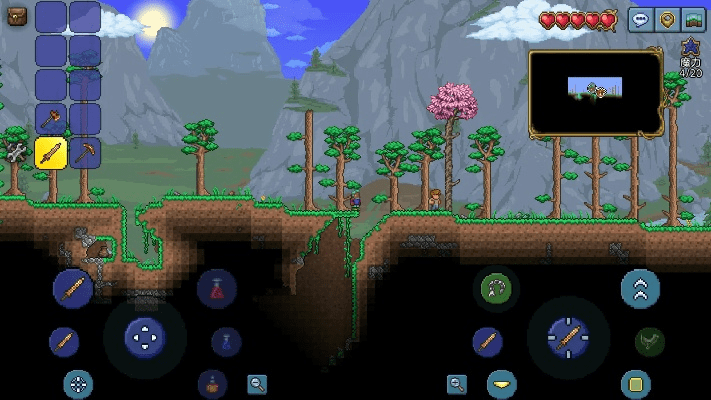Image resolution: width=711 pixels, height=400 pixels.
Task: Select the copper pickaxe hotbar slot
Action: (x=85, y=153)
